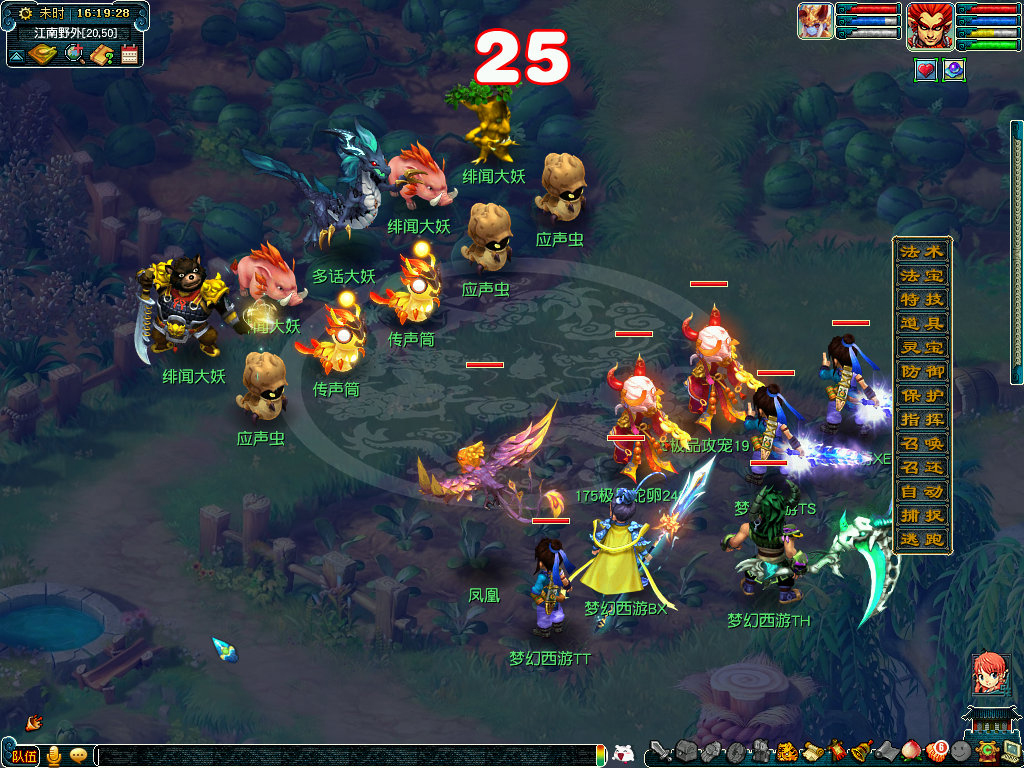
Task: Open the 法术 (Spell) combat command
Action: point(920,251)
